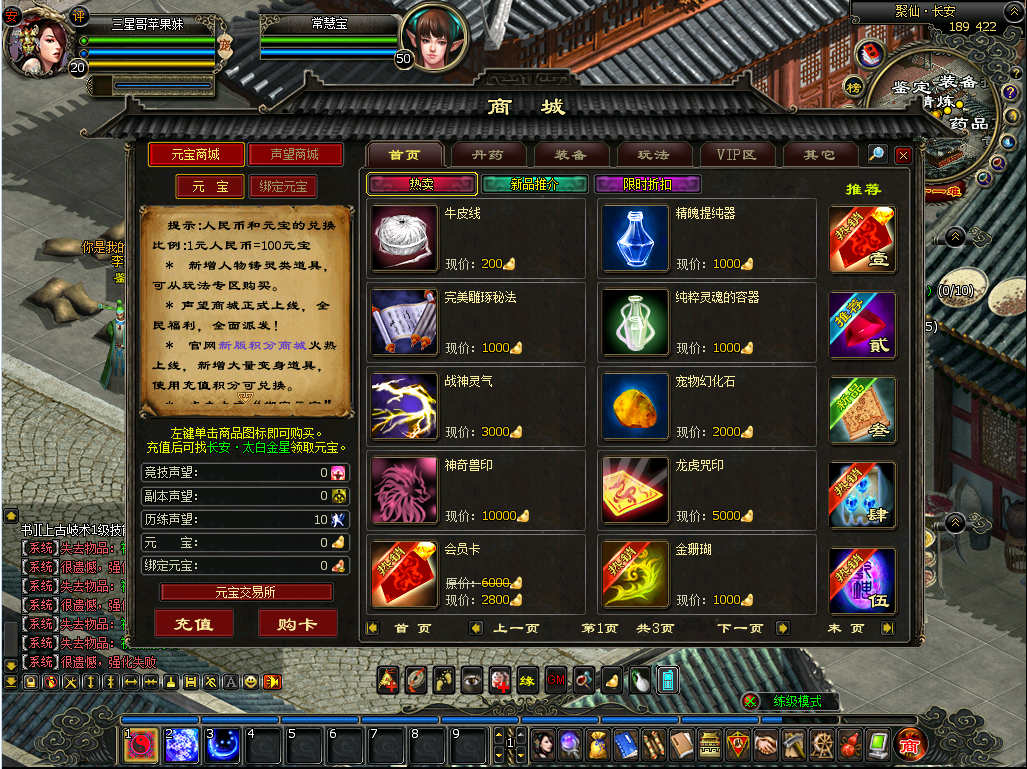This screenshot has height=769, width=1027.
Task: Purchase the 战神灵气 lightning item
Action: (404, 406)
